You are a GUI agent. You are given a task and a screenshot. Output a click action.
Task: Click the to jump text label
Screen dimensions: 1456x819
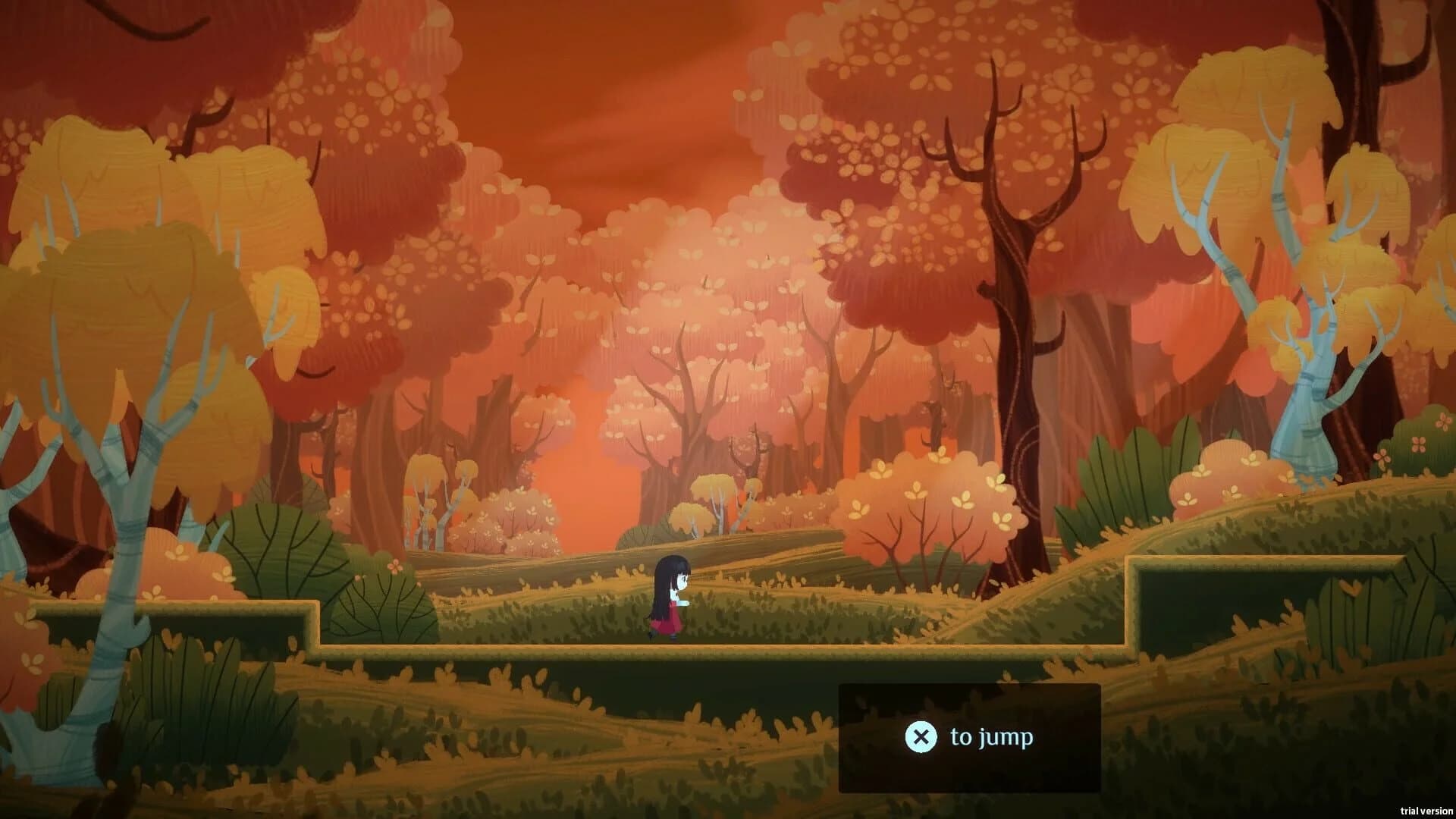coord(992,735)
